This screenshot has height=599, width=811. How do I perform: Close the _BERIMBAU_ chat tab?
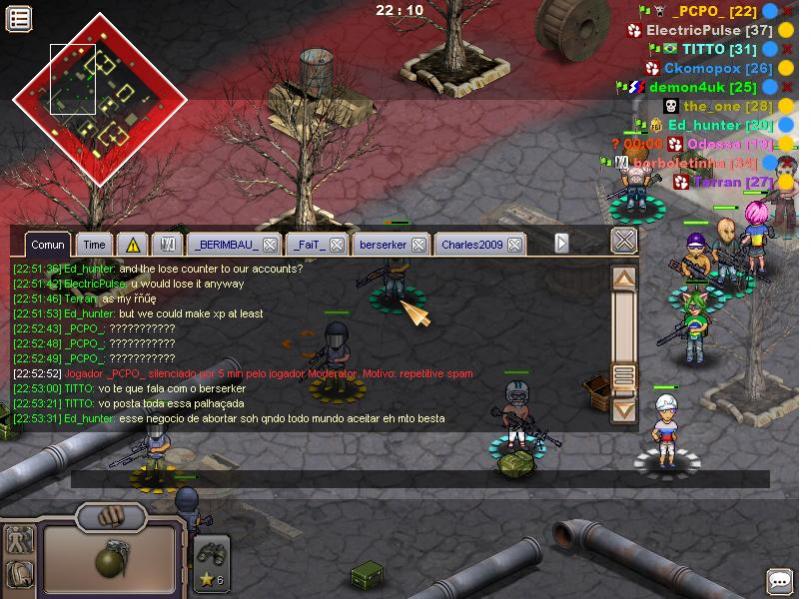click(270, 244)
